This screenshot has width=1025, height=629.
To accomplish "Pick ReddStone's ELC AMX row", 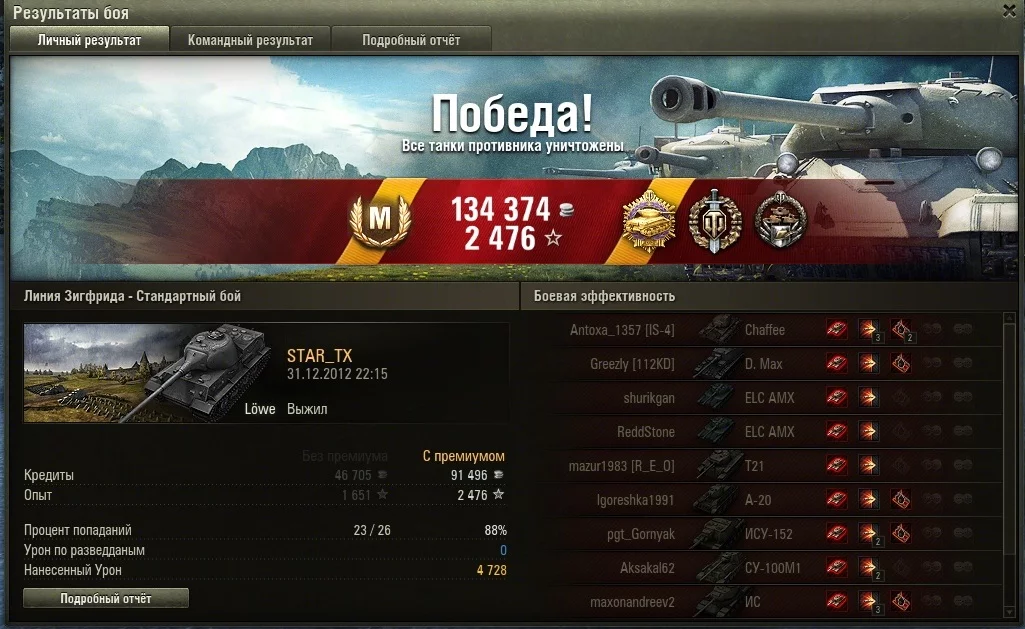I will pos(760,432).
